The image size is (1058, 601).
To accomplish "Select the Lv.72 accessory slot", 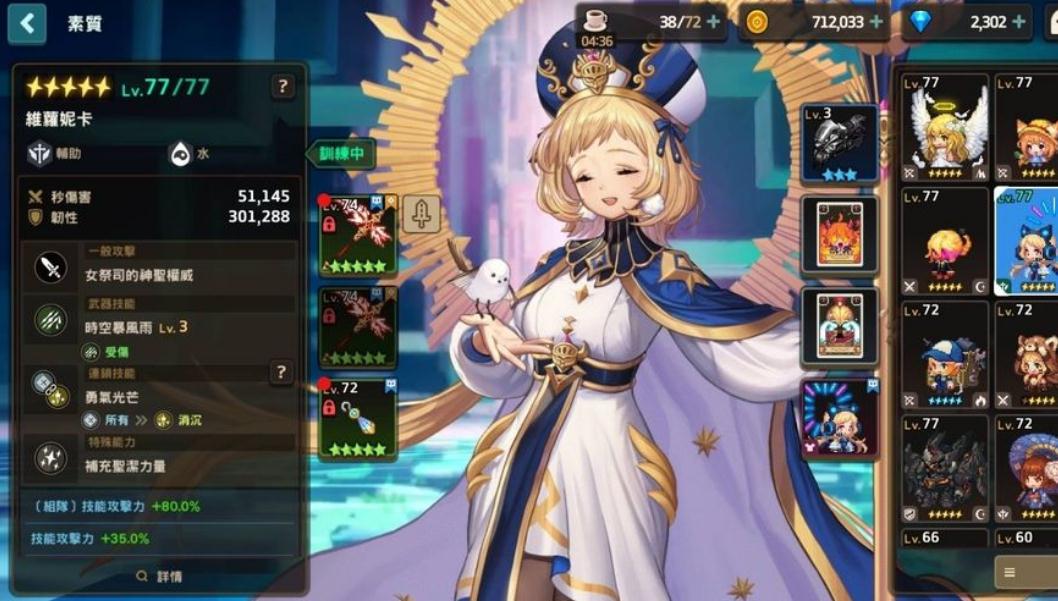I will tap(358, 418).
